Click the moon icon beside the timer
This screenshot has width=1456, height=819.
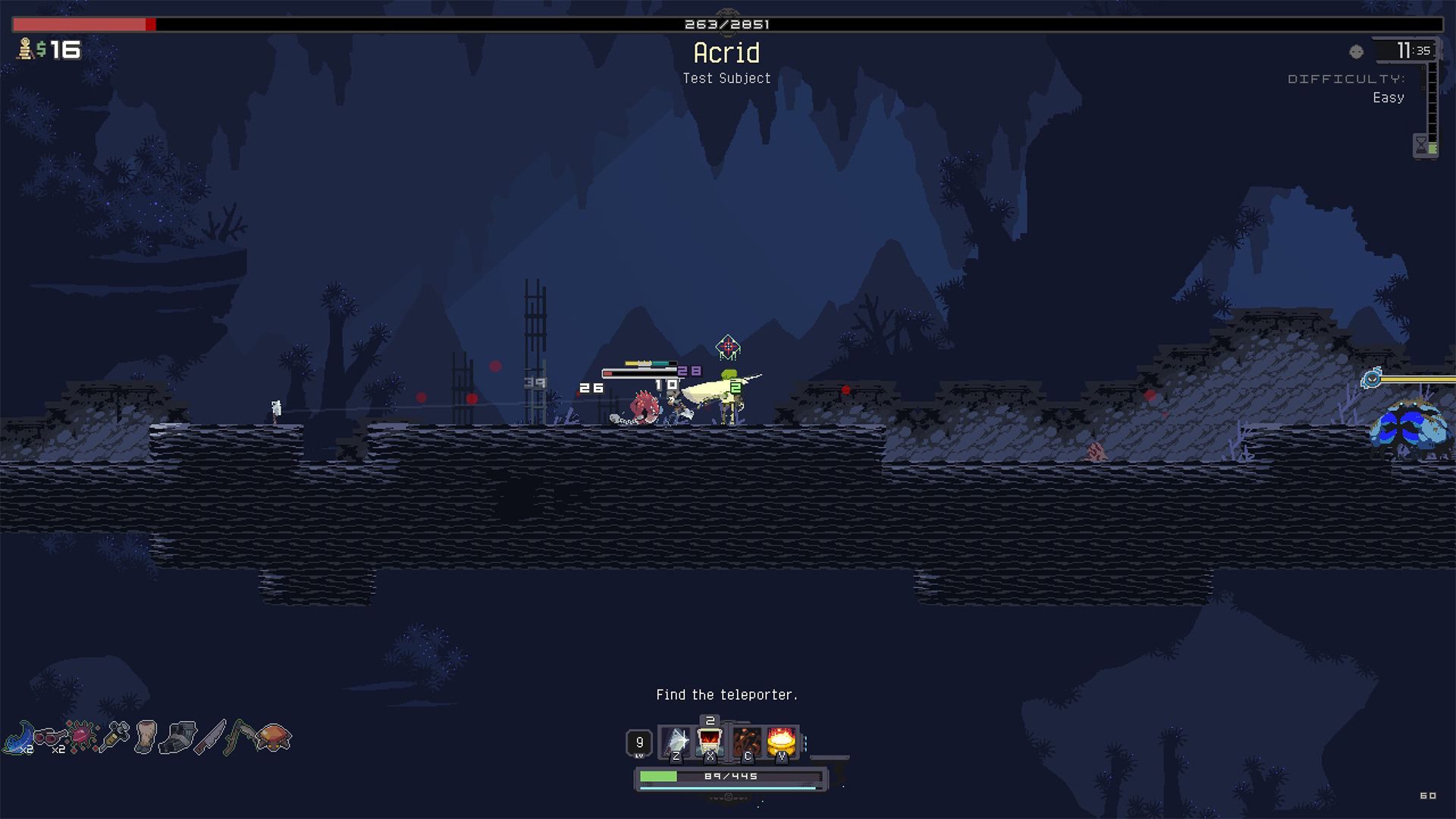1356,52
